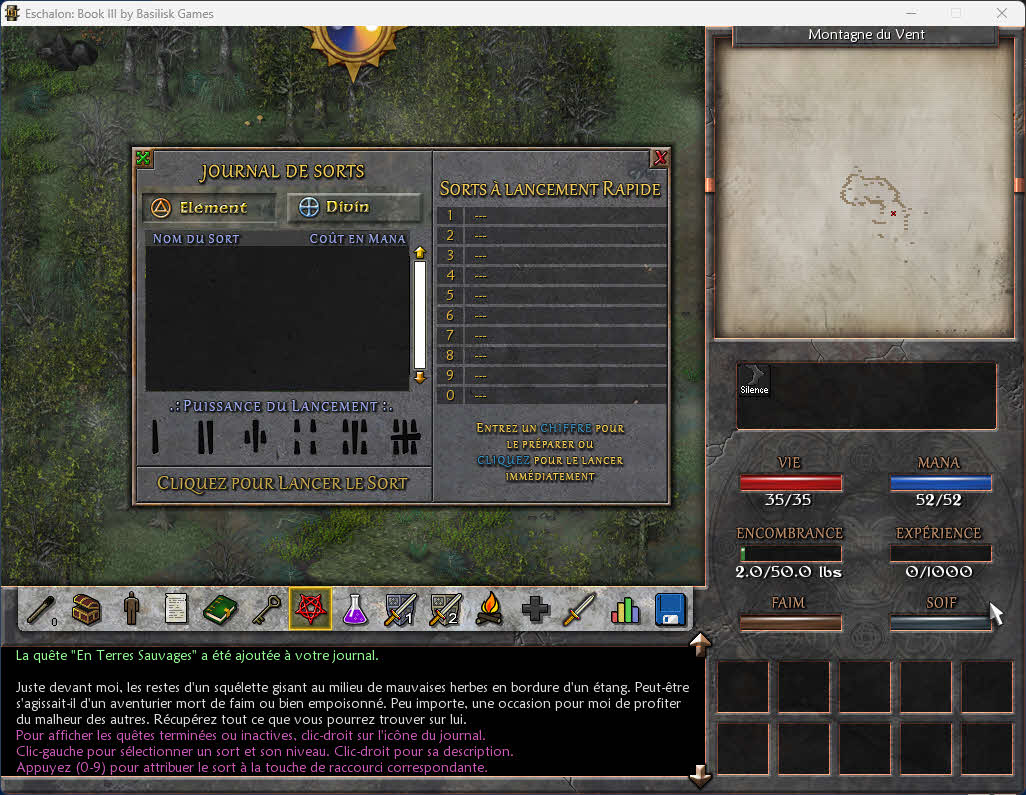Click the red pentagram spell journal icon
Image resolution: width=1026 pixels, height=795 pixels.
point(310,608)
